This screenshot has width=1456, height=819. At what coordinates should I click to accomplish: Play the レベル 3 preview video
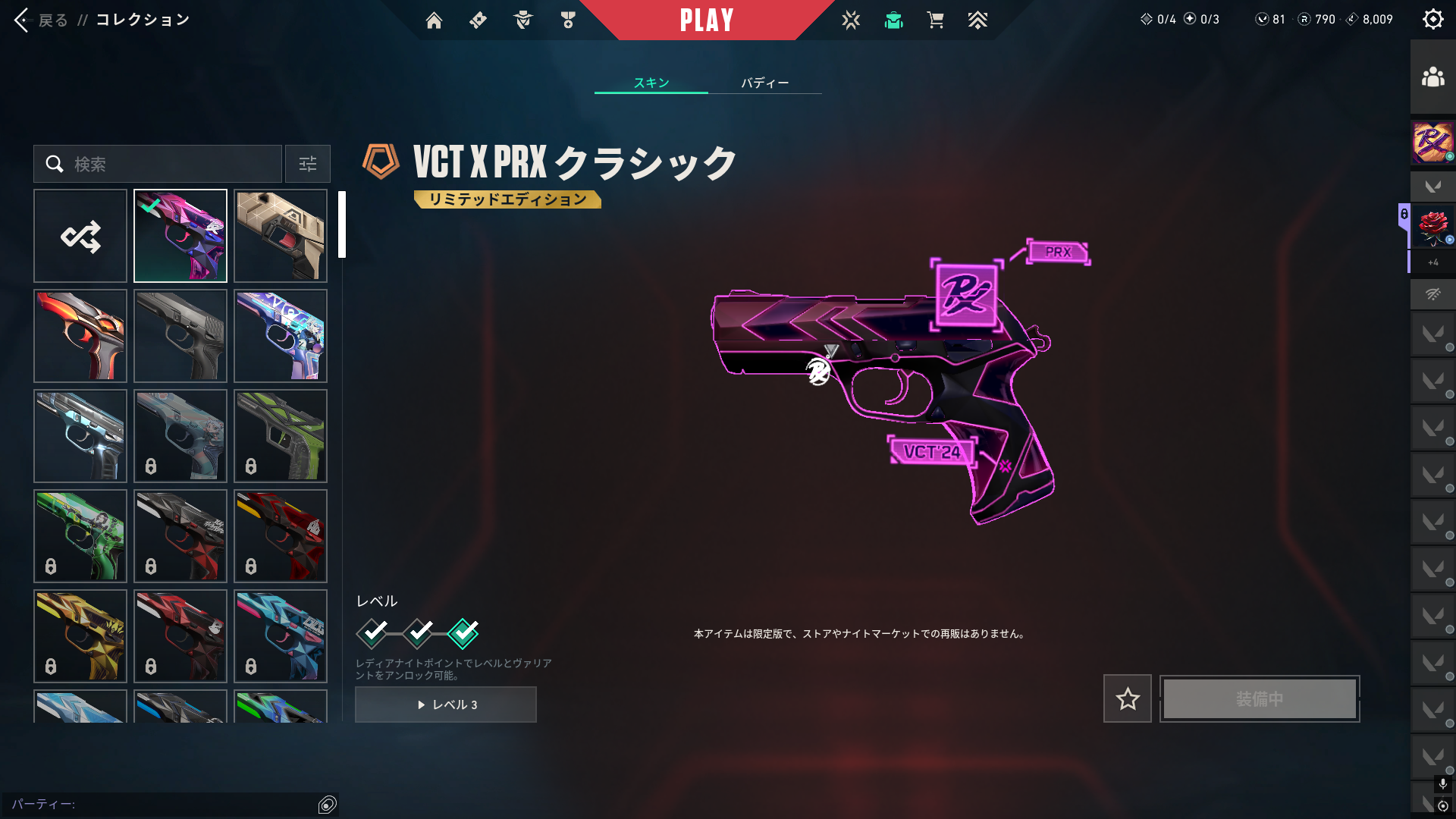pos(446,704)
